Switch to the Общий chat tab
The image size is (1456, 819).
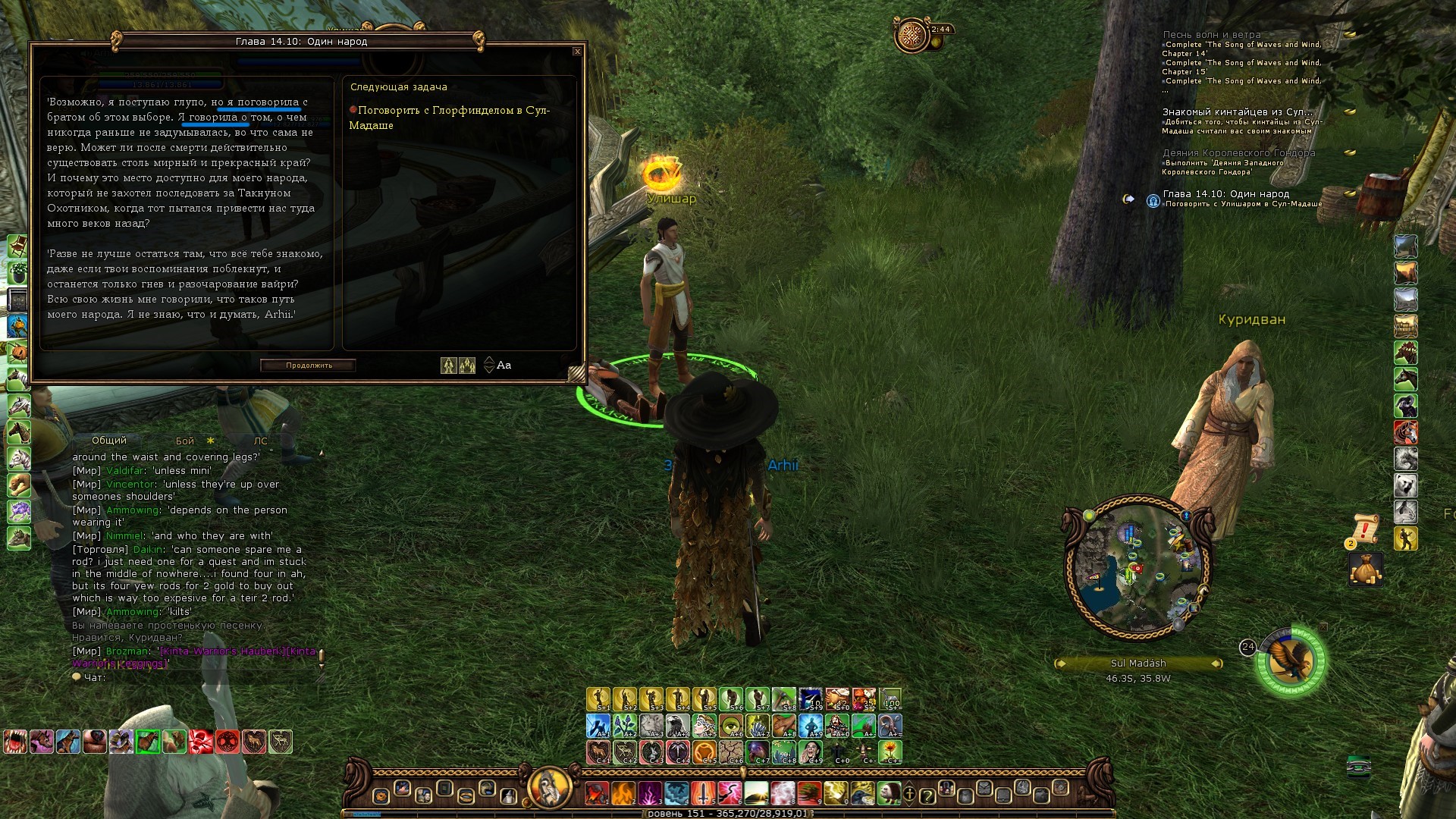(109, 441)
